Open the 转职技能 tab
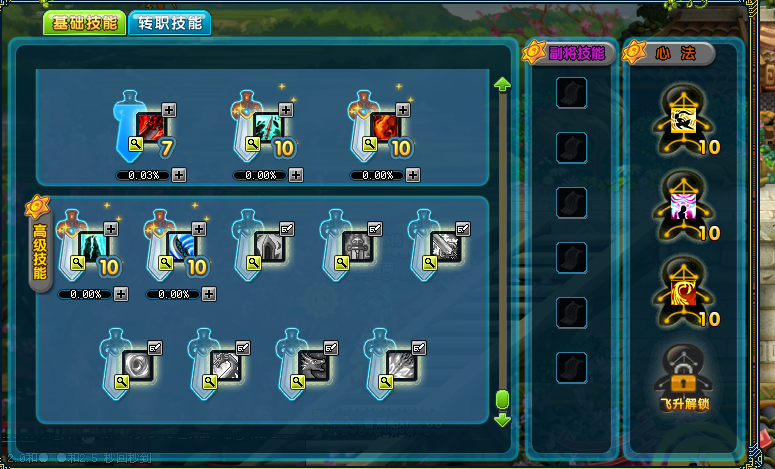Screen dimensions: 775x469 (x=169, y=23)
